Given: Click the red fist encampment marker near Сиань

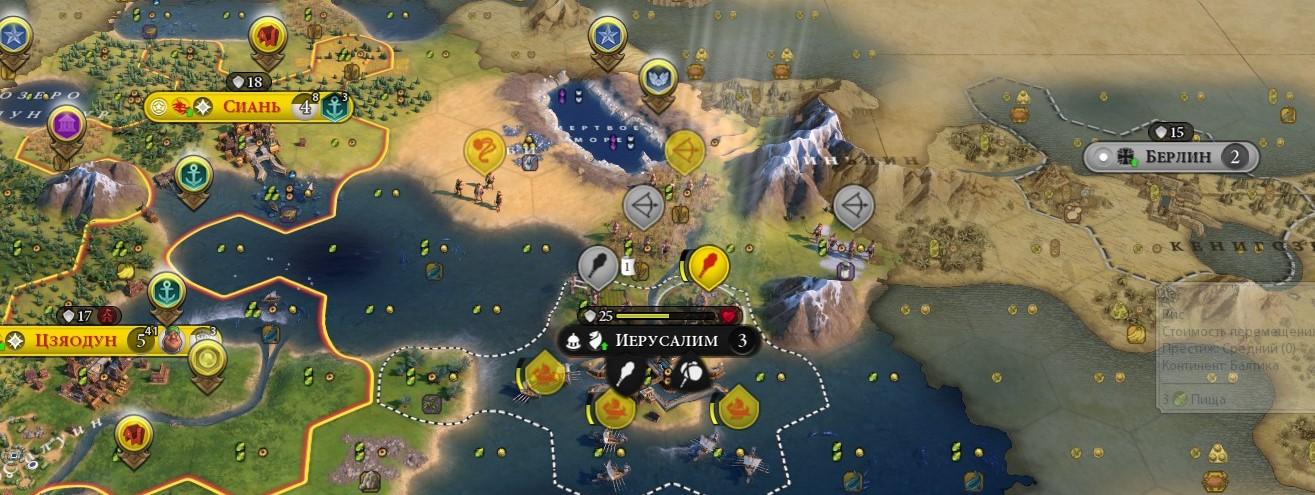Looking at the screenshot, I should 267,37.
